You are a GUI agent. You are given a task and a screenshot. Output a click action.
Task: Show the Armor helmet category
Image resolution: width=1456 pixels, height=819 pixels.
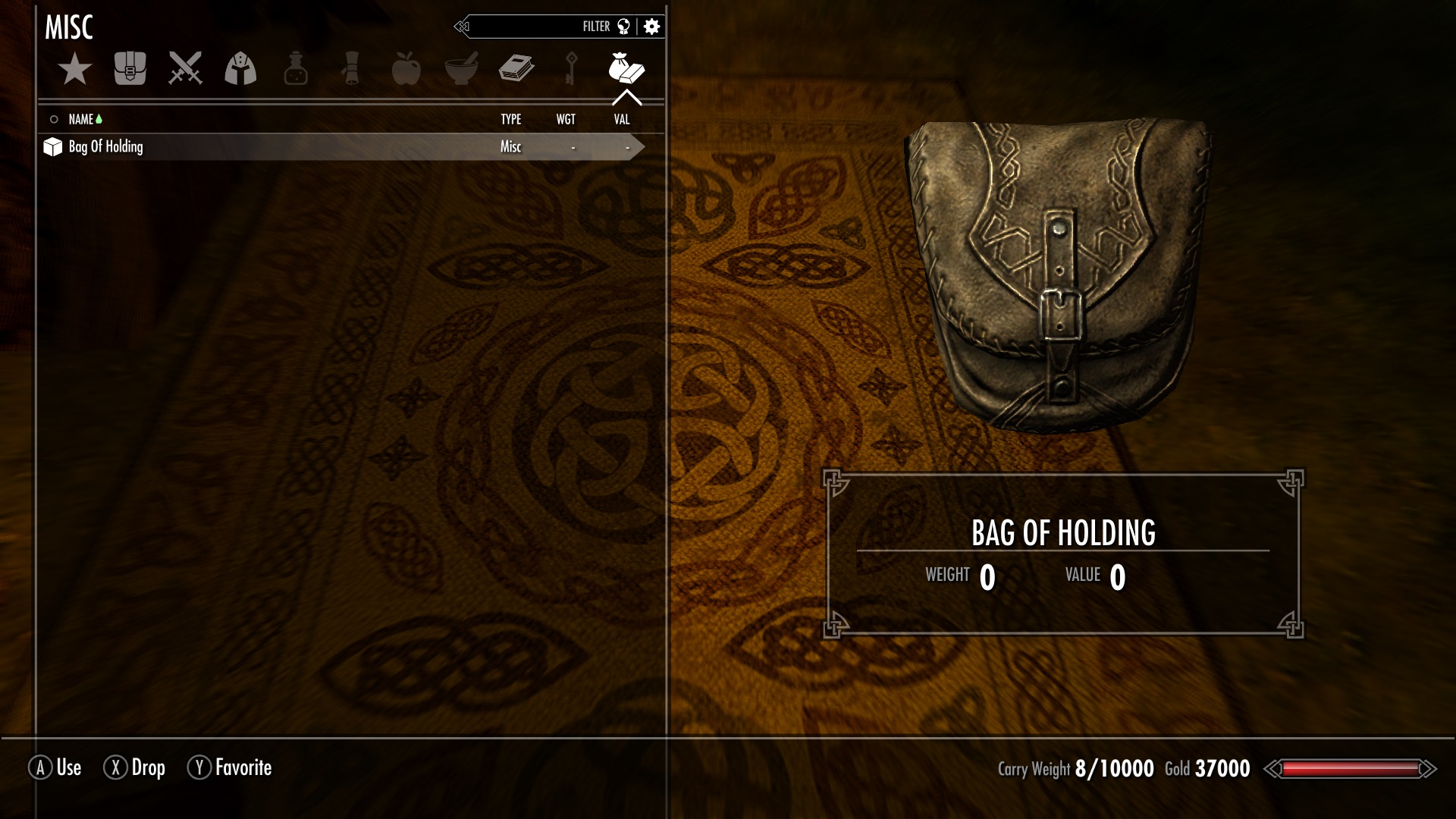(x=240, y=69)
